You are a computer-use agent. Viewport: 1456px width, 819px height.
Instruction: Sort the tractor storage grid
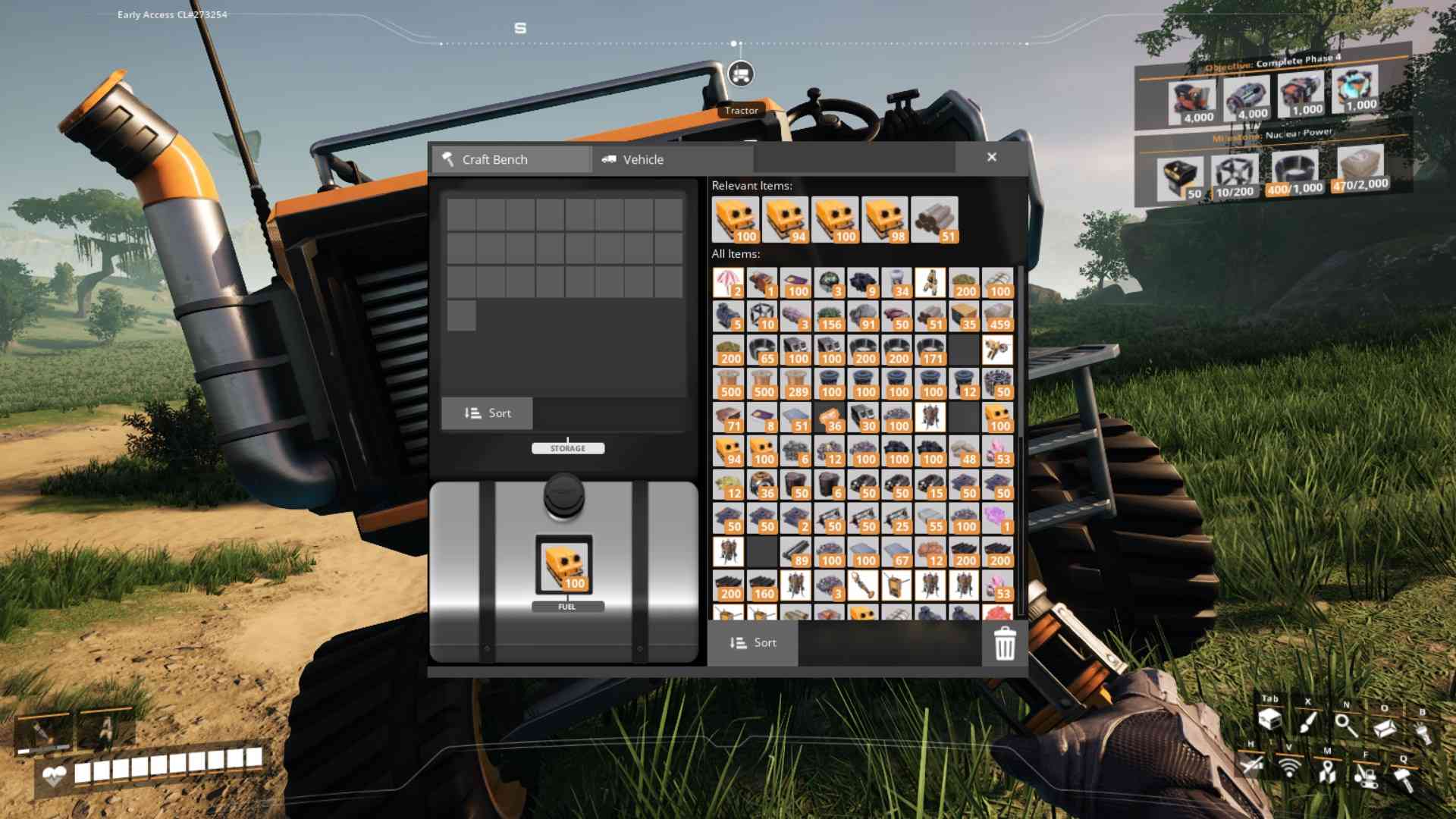pyautogui.click(x=487, y=413)
